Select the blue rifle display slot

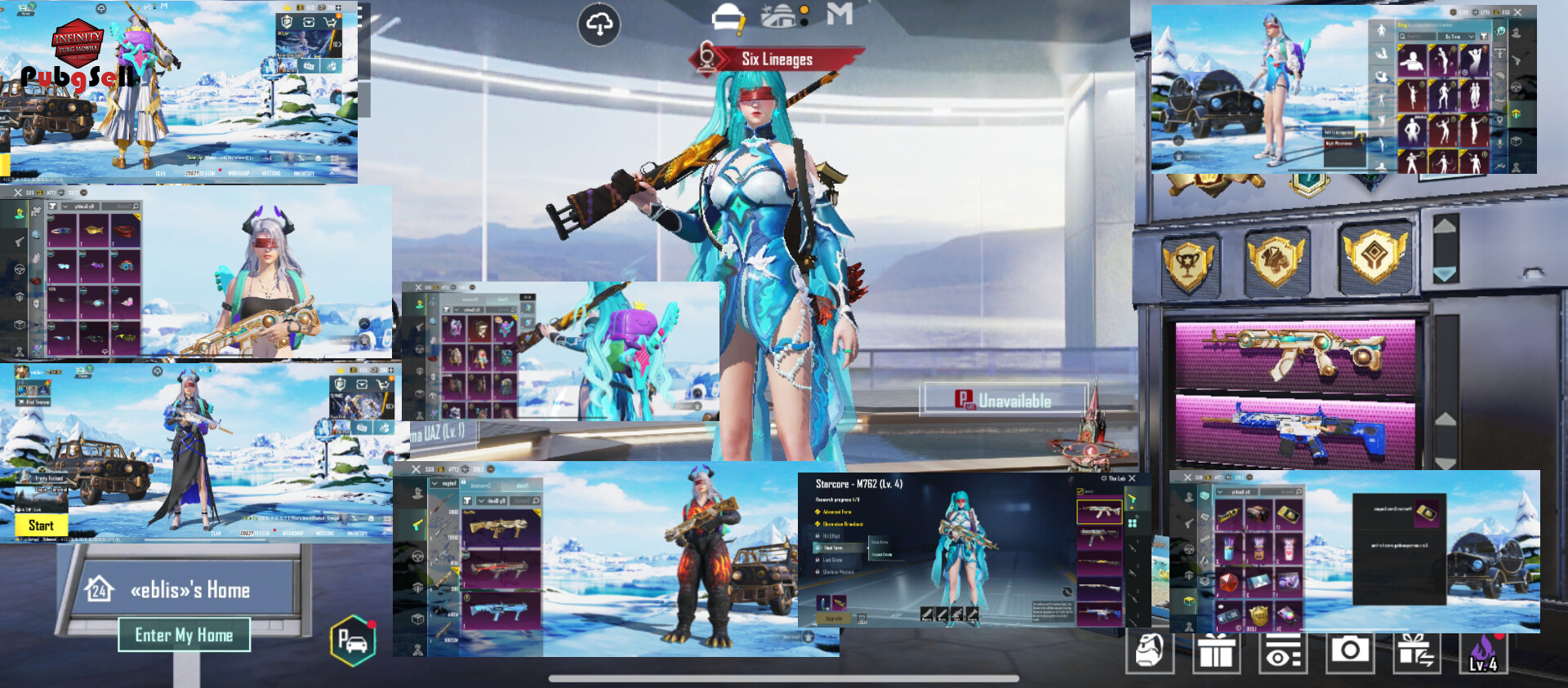coord(1294,427)
